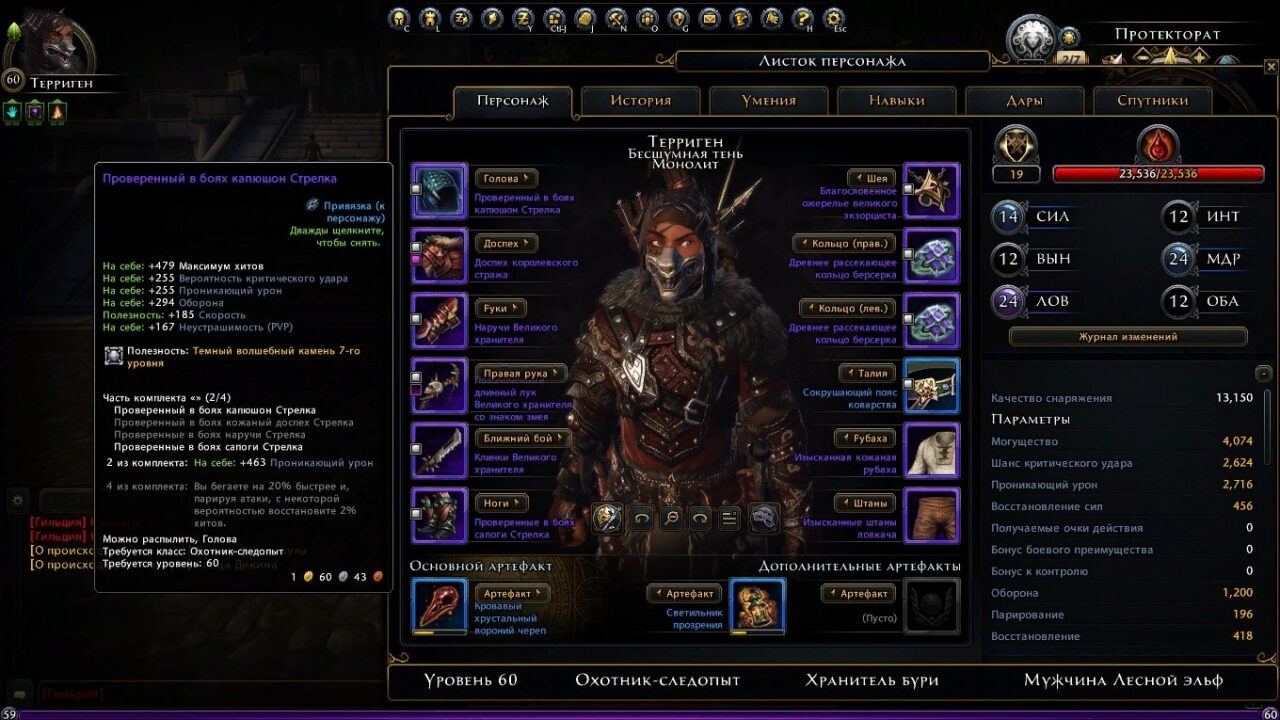The image size is (1280, 720).
Task: Open the История tab
Action: [x=640, y=99]
